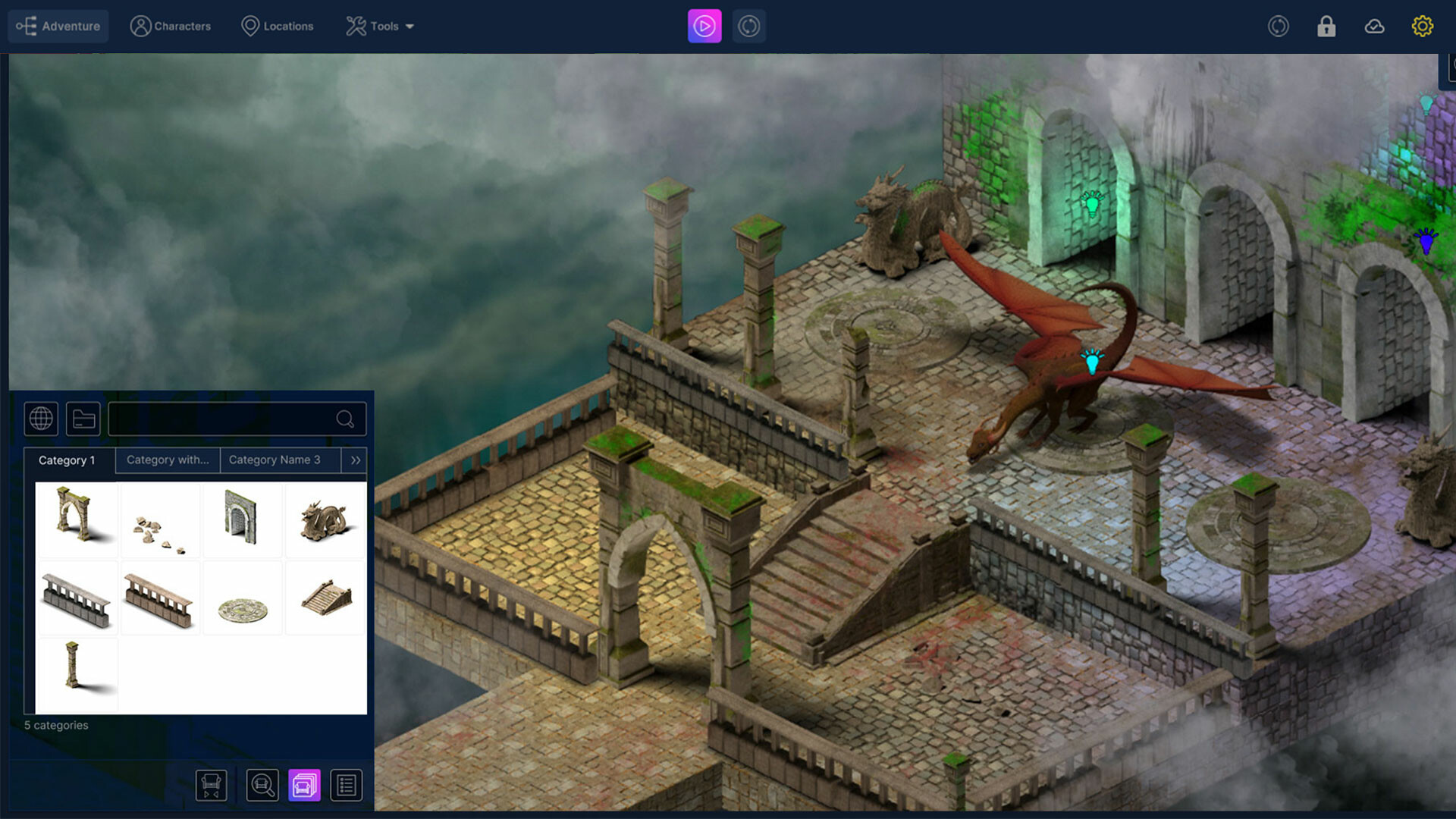This screenshot has width=1456, height=819.
Task: Click the yellow settings gear
Action: point(1423,26)
